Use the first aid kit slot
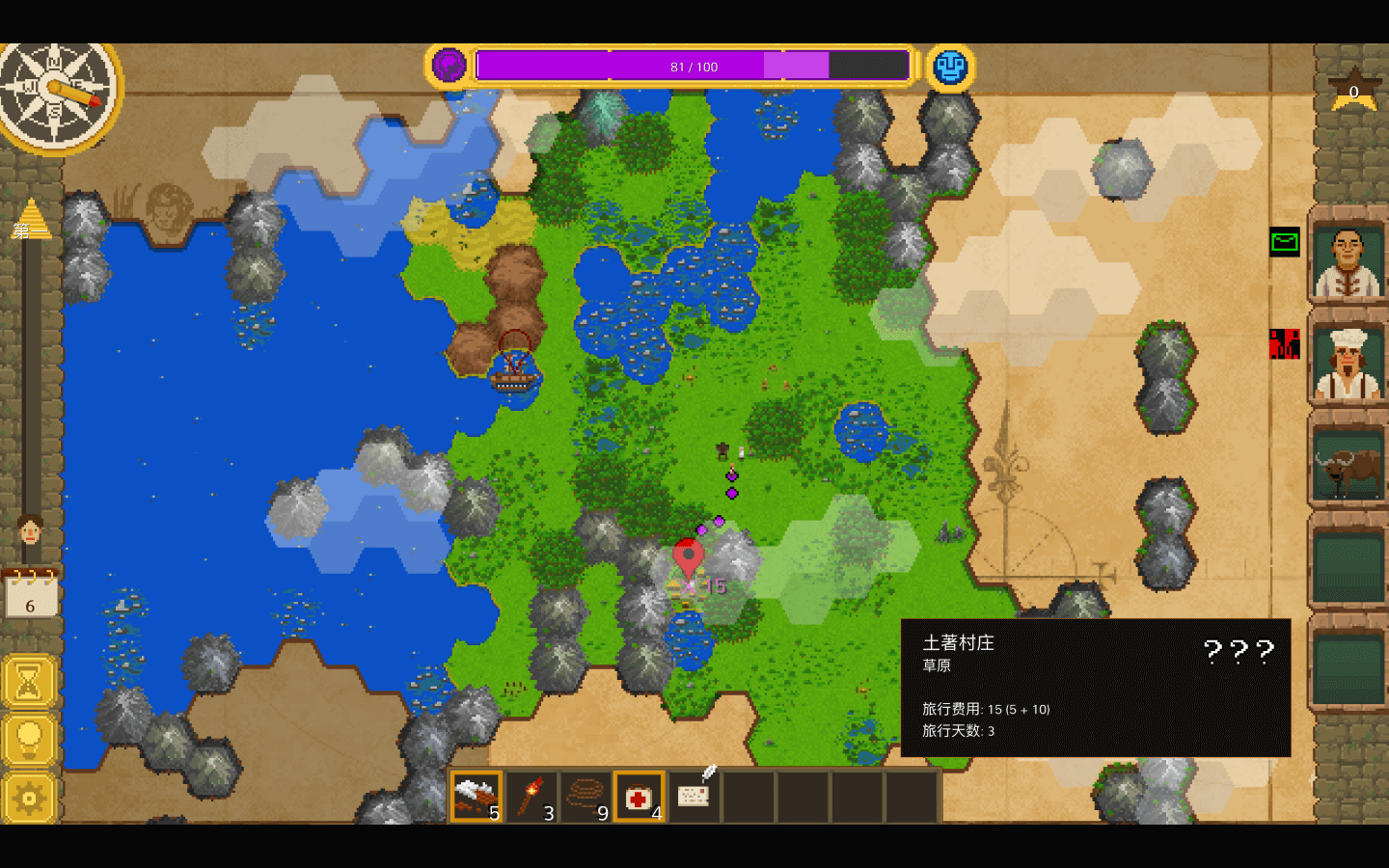 tap(639, 798)
